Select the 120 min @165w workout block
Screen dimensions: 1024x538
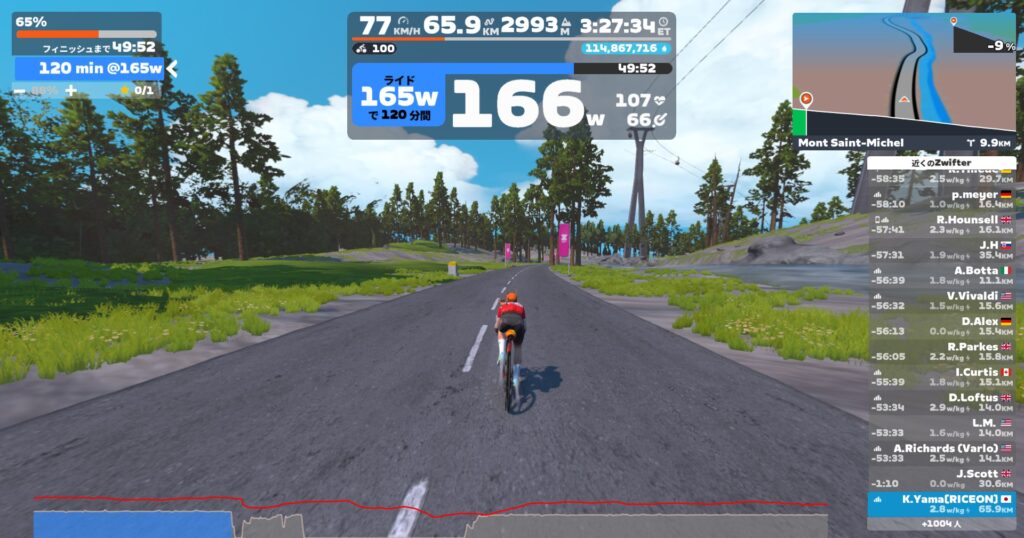coord(88,68)
